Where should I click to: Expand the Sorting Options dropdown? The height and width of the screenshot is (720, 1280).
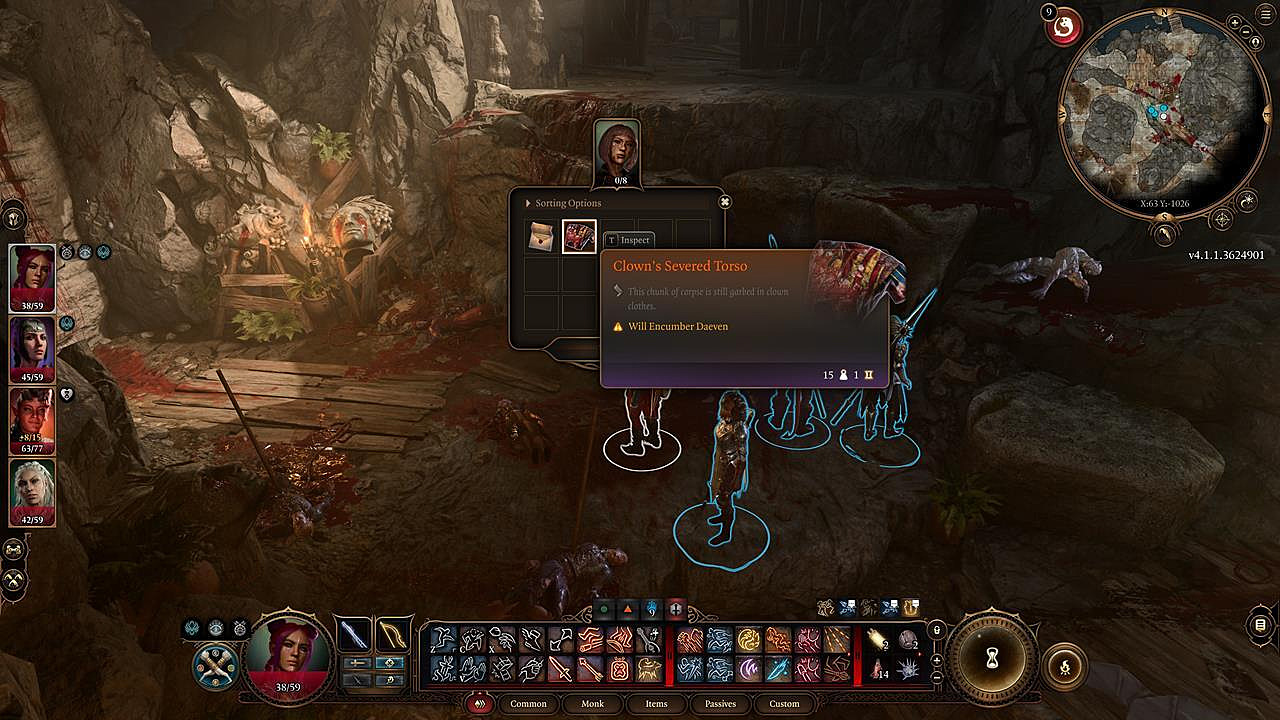[x=567, y=203]
